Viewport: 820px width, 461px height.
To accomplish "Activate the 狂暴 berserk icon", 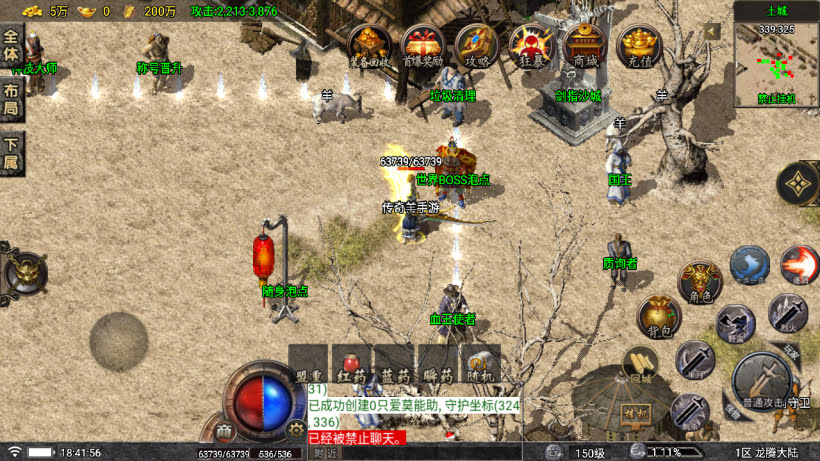I will [529, 46].
